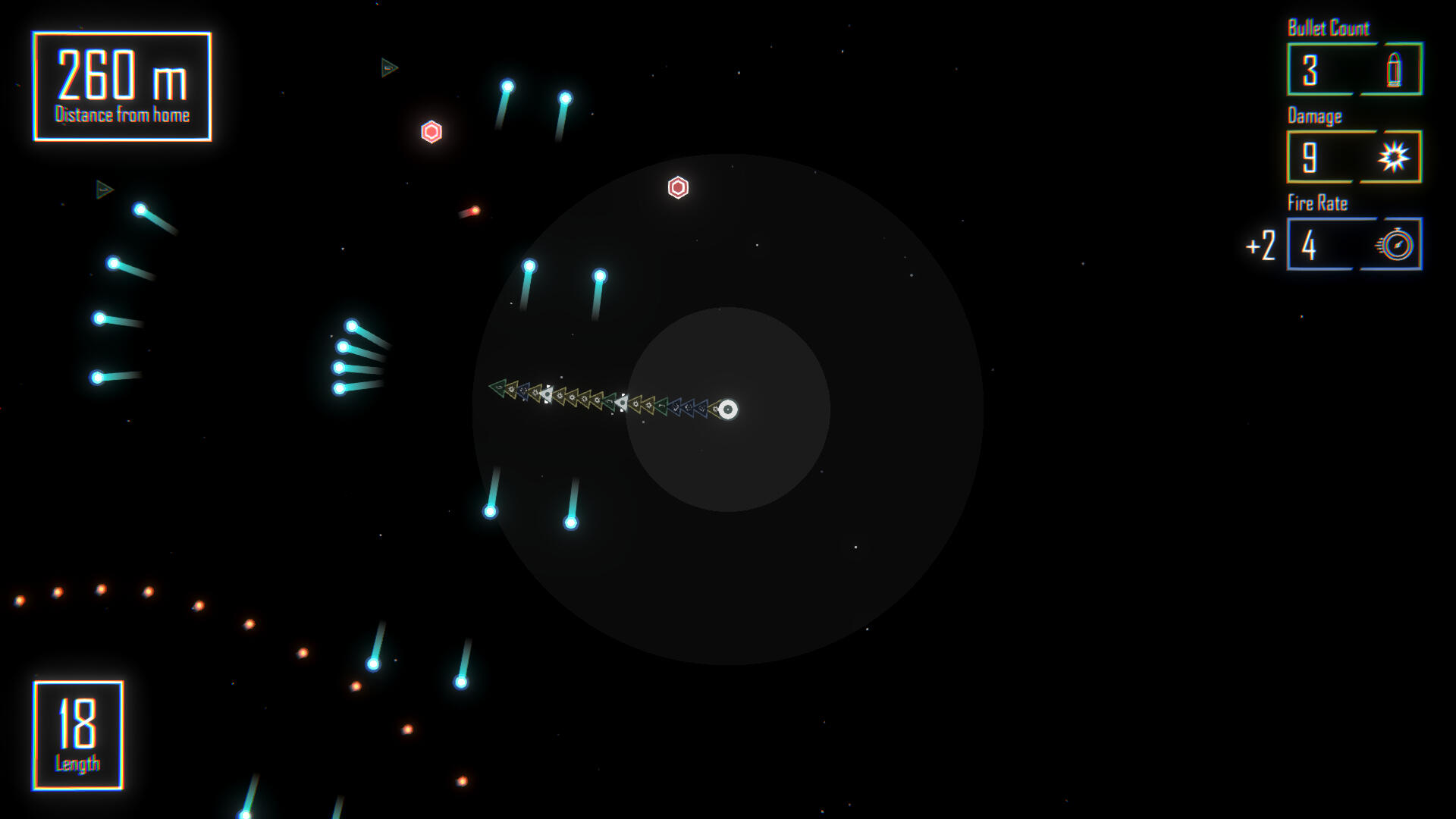The image size is (1456, 819).
Task: Click the bullet icon in Bullet Count
Action: coord(1393,71)
